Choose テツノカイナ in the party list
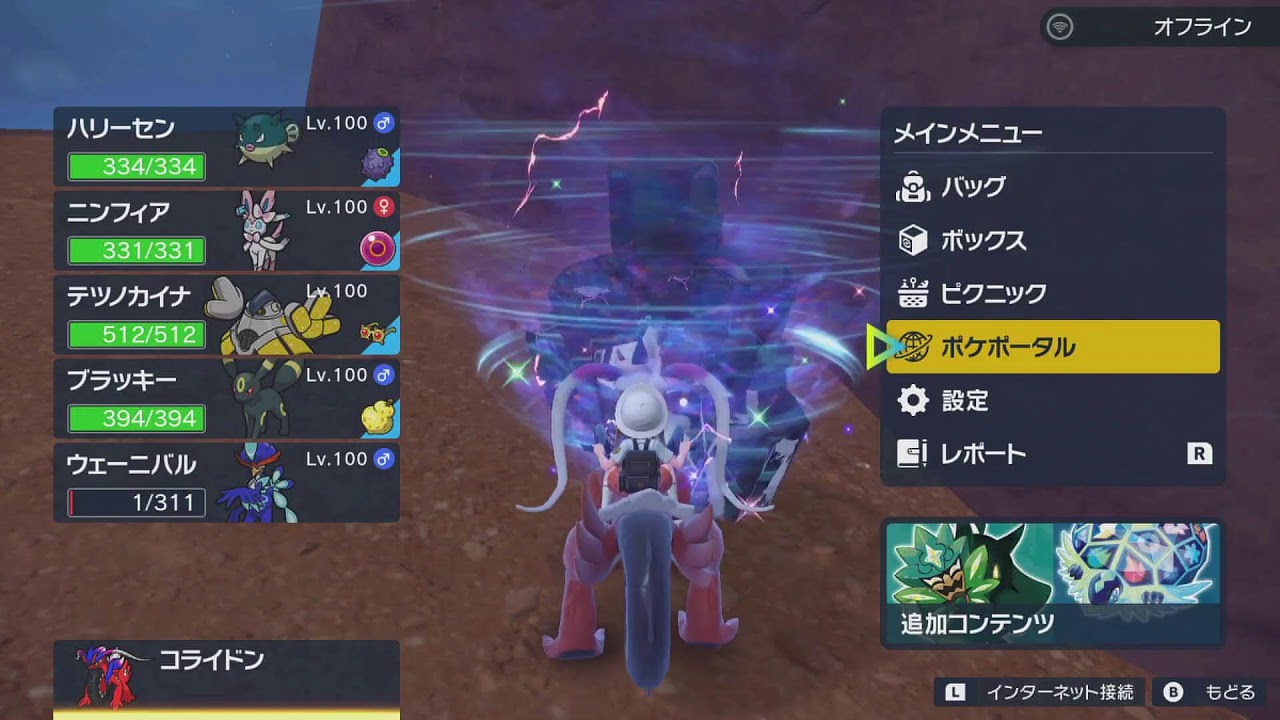The width and height of the screenshot is (1280, 720). tap(227, 315)
